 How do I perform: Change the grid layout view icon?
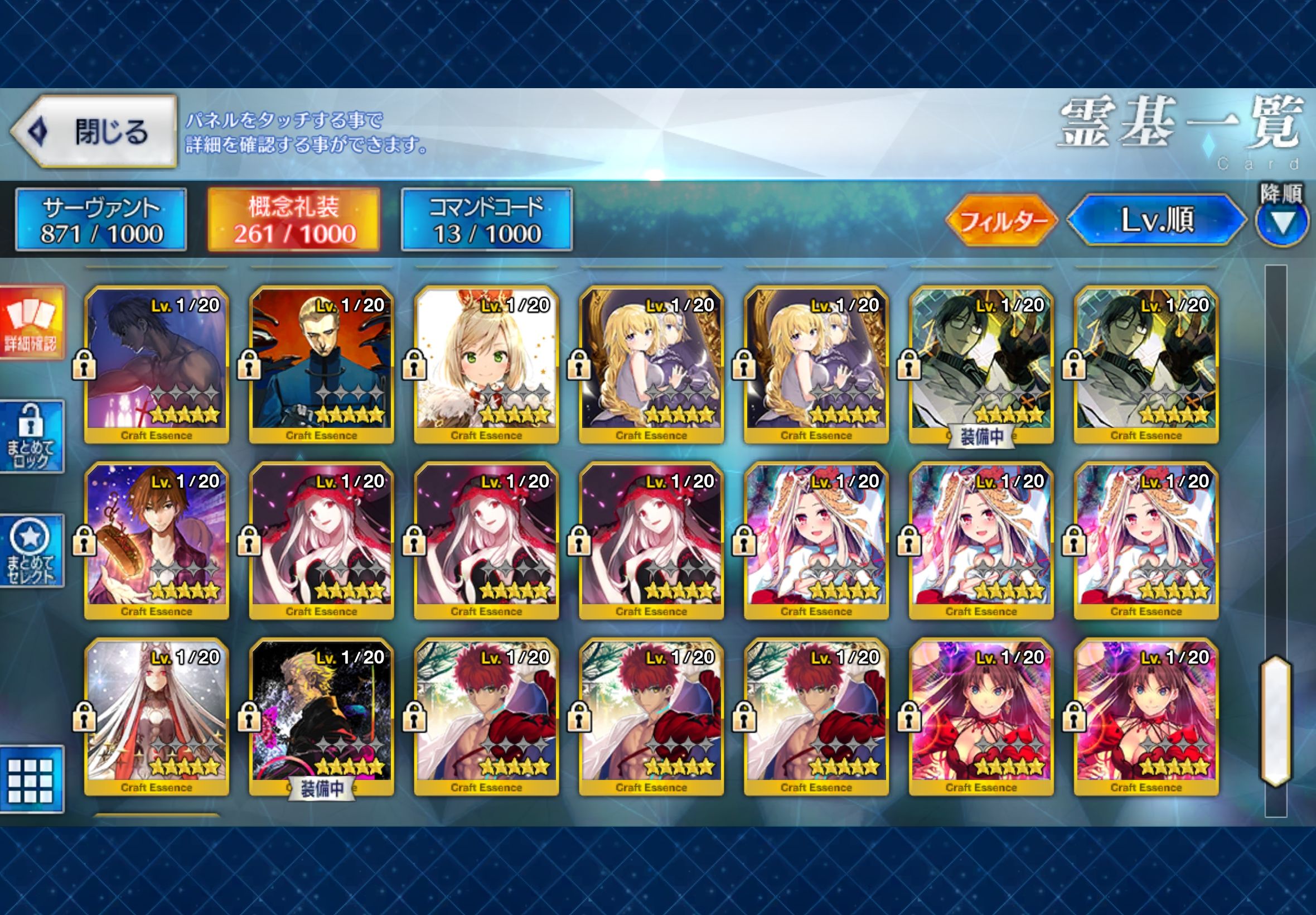coord(32,779)
